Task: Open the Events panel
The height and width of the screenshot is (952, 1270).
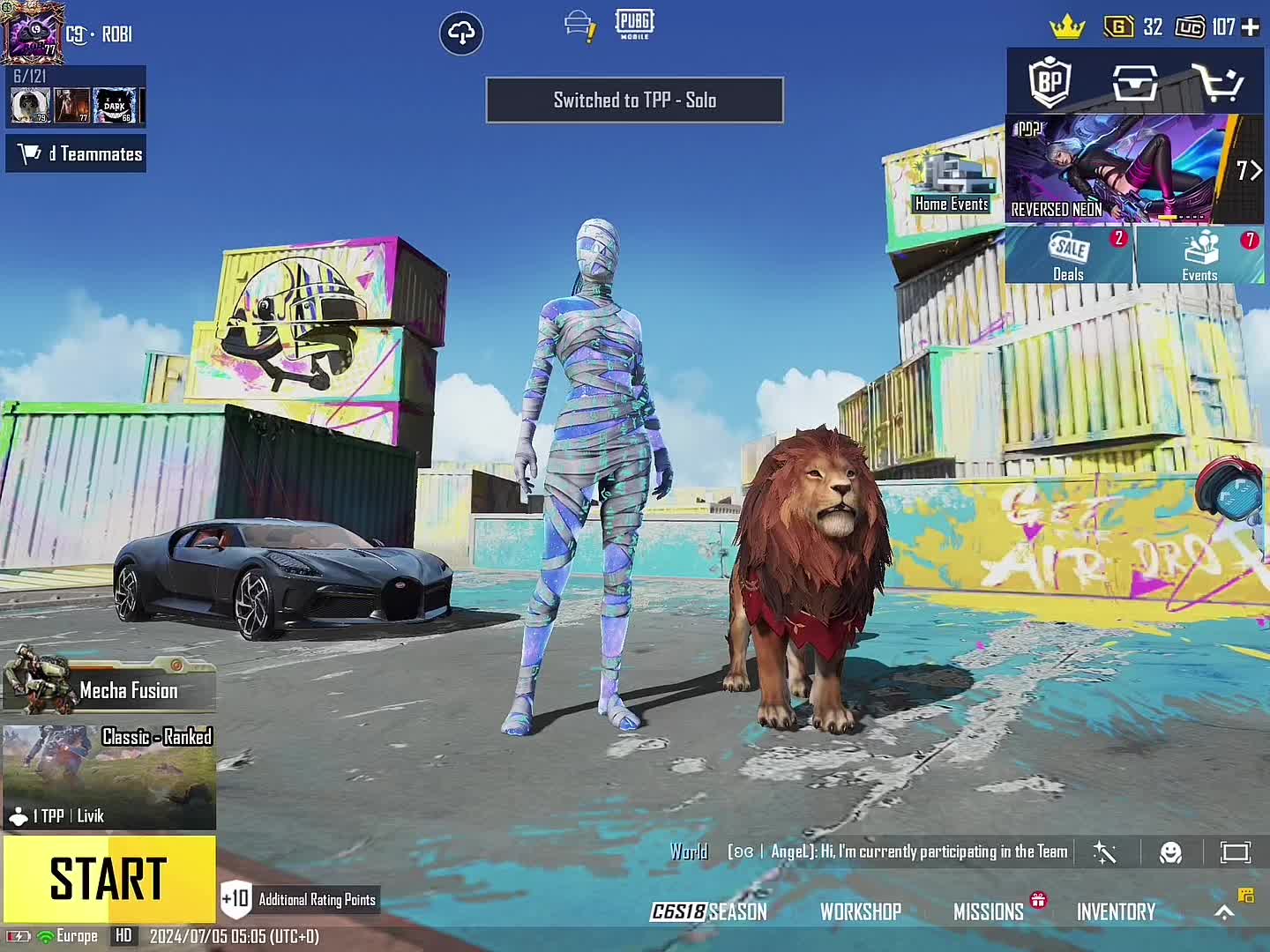Action: [1199, 256]
